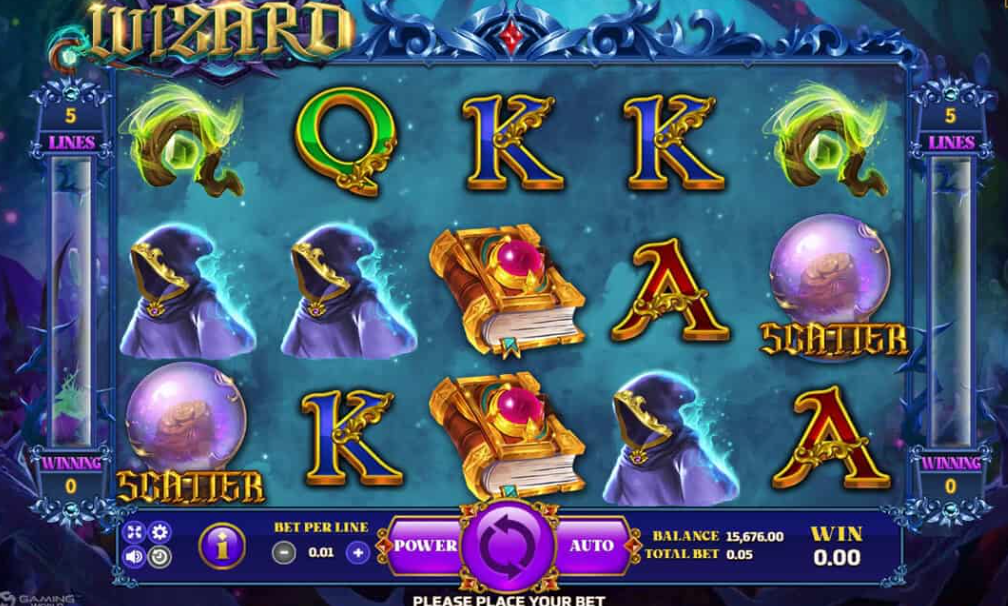
Task: Open the gold info paytable button
Action: coord(220,546)
